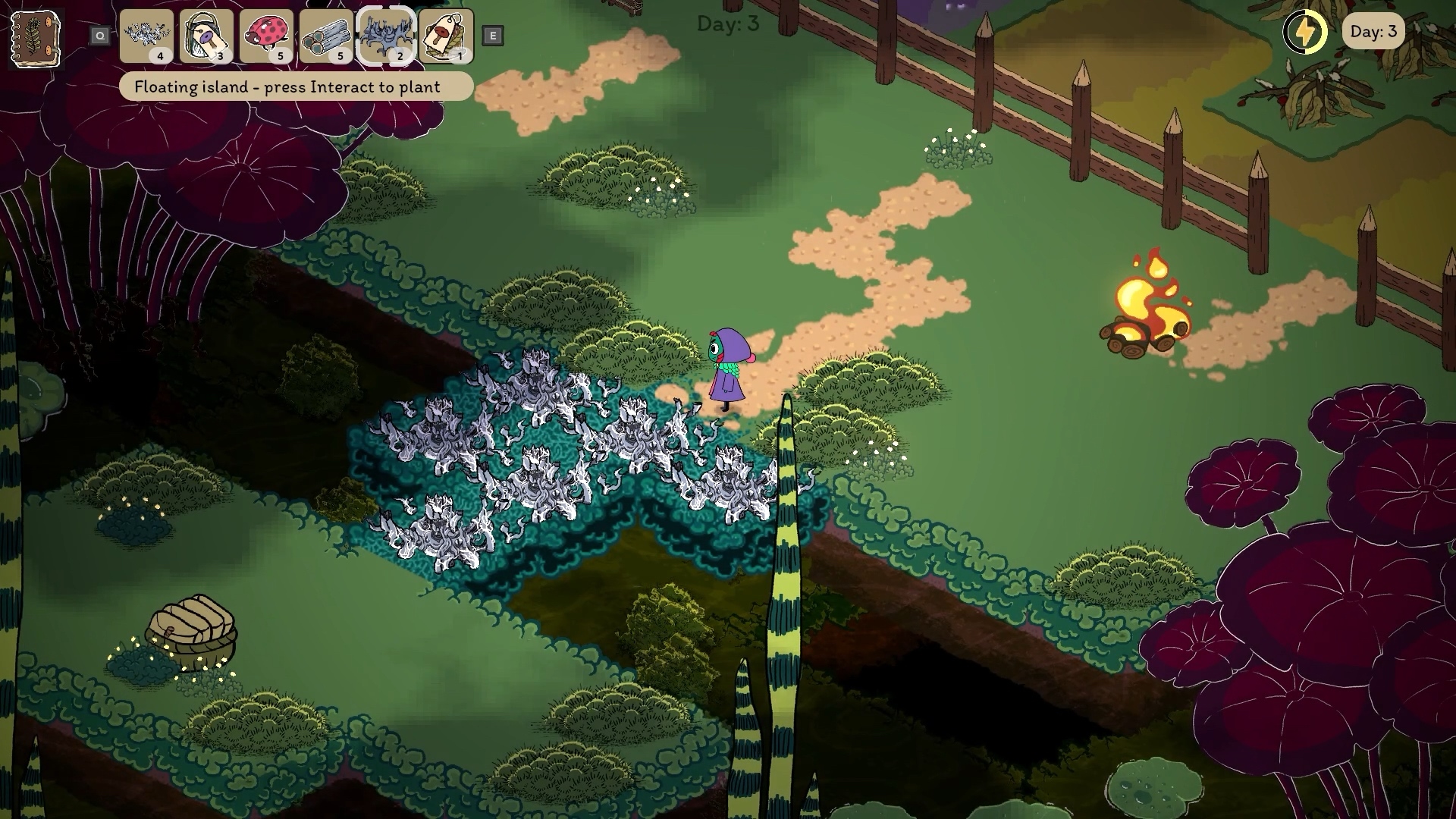The image size is (1456, 819).
Task: Choose the purple mushroom tagged bag slot
Action: [x=206, y=36]
